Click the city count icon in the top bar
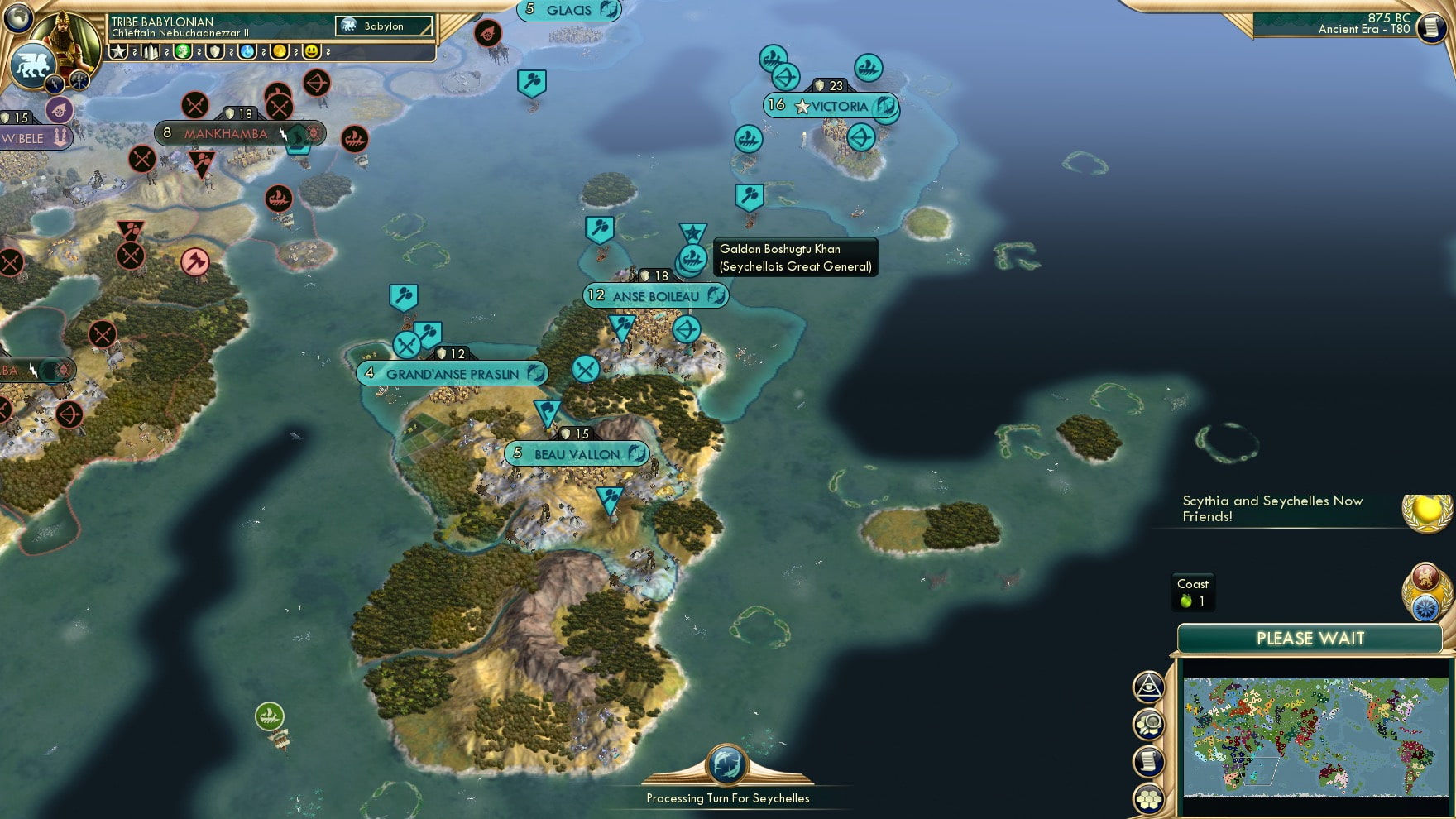 pyautogui.click(x=150, y=50)
